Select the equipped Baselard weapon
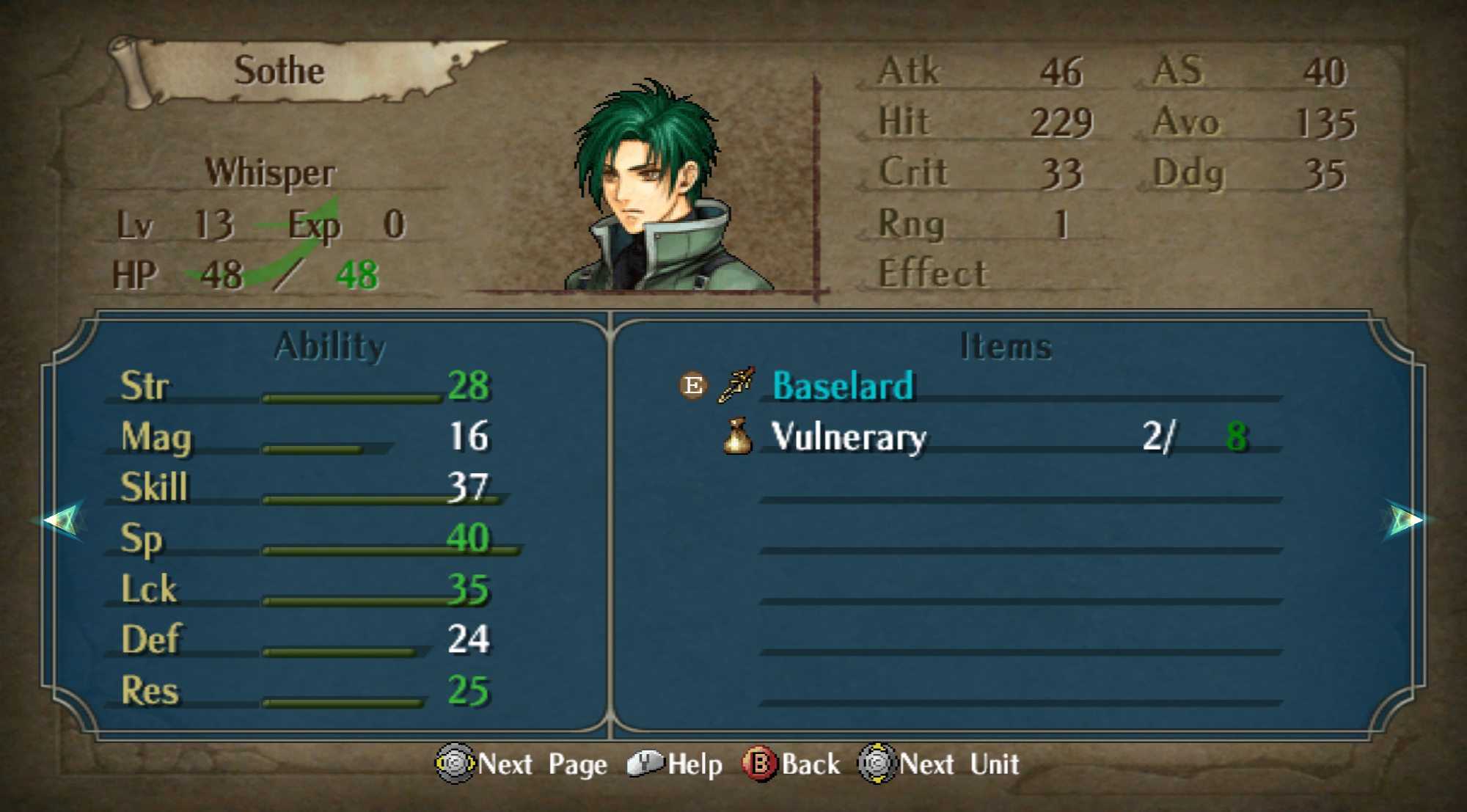This screenshot has width=1467, height=812. click(843, 386)
